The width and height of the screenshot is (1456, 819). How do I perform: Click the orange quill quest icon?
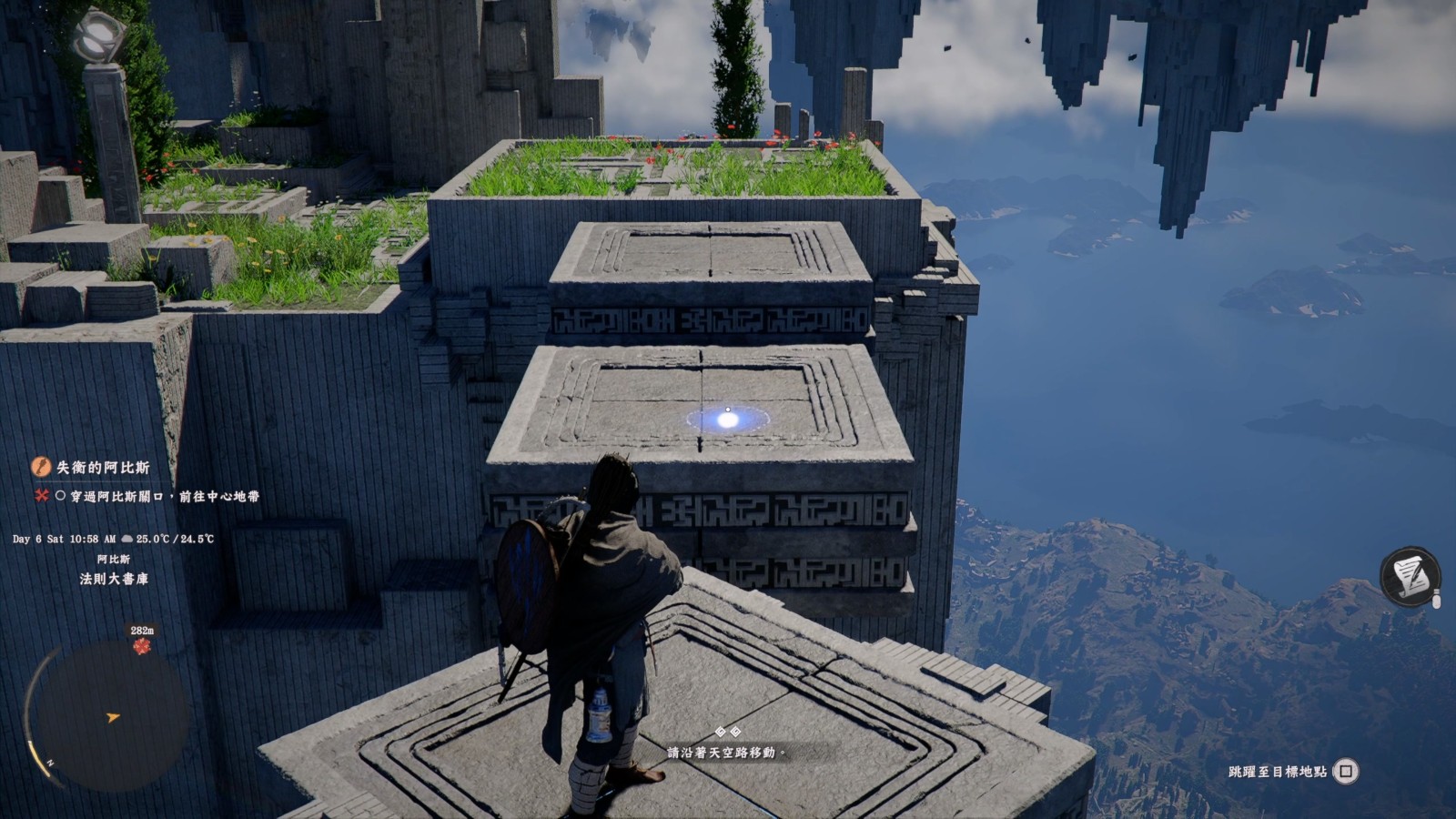click(41, 467)
